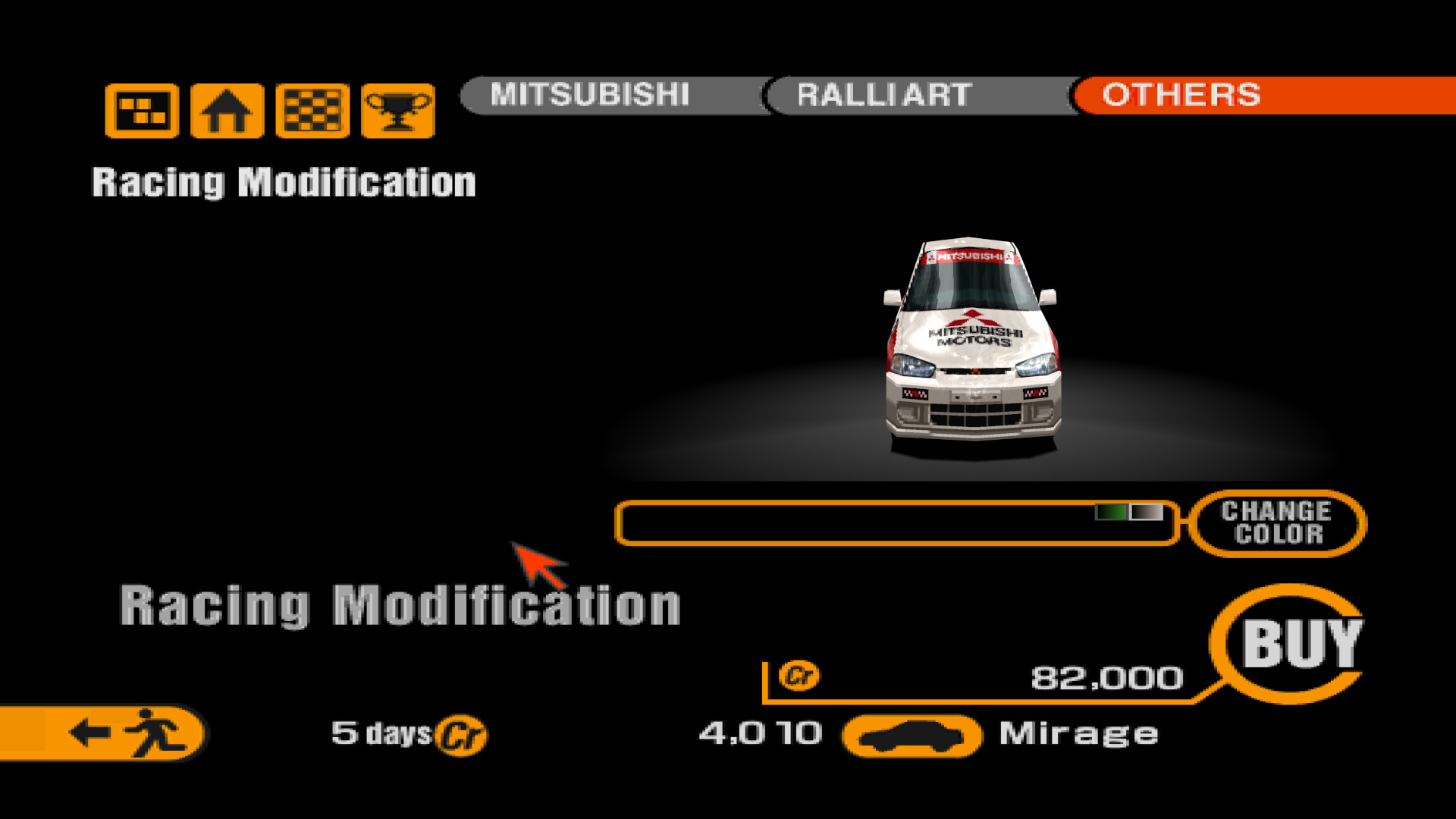Click the map grid icon

coord(142,111)
